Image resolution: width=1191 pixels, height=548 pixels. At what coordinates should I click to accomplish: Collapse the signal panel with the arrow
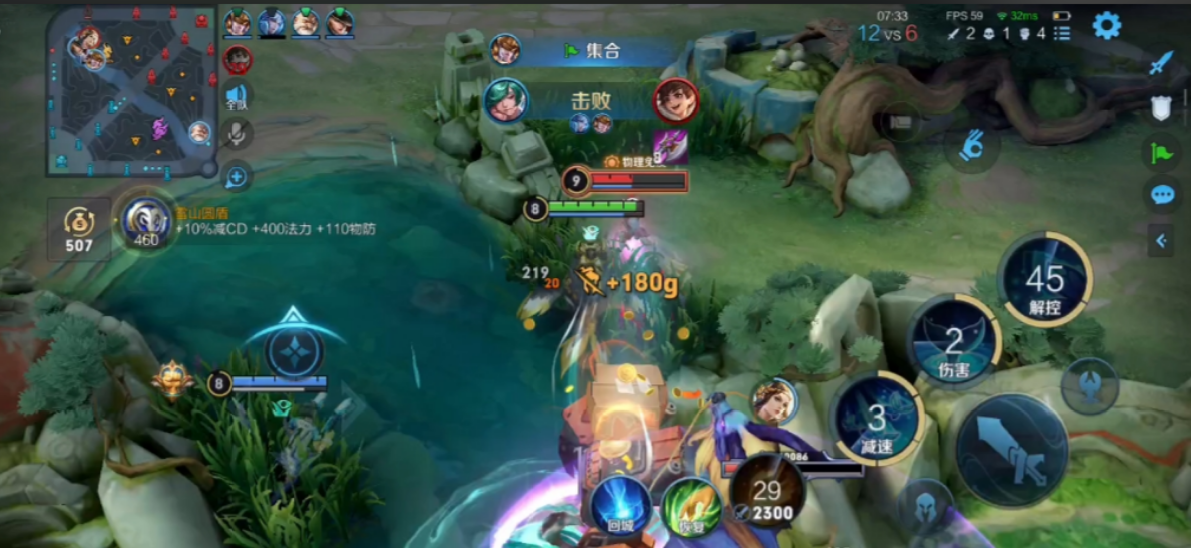coord(1161,240)
